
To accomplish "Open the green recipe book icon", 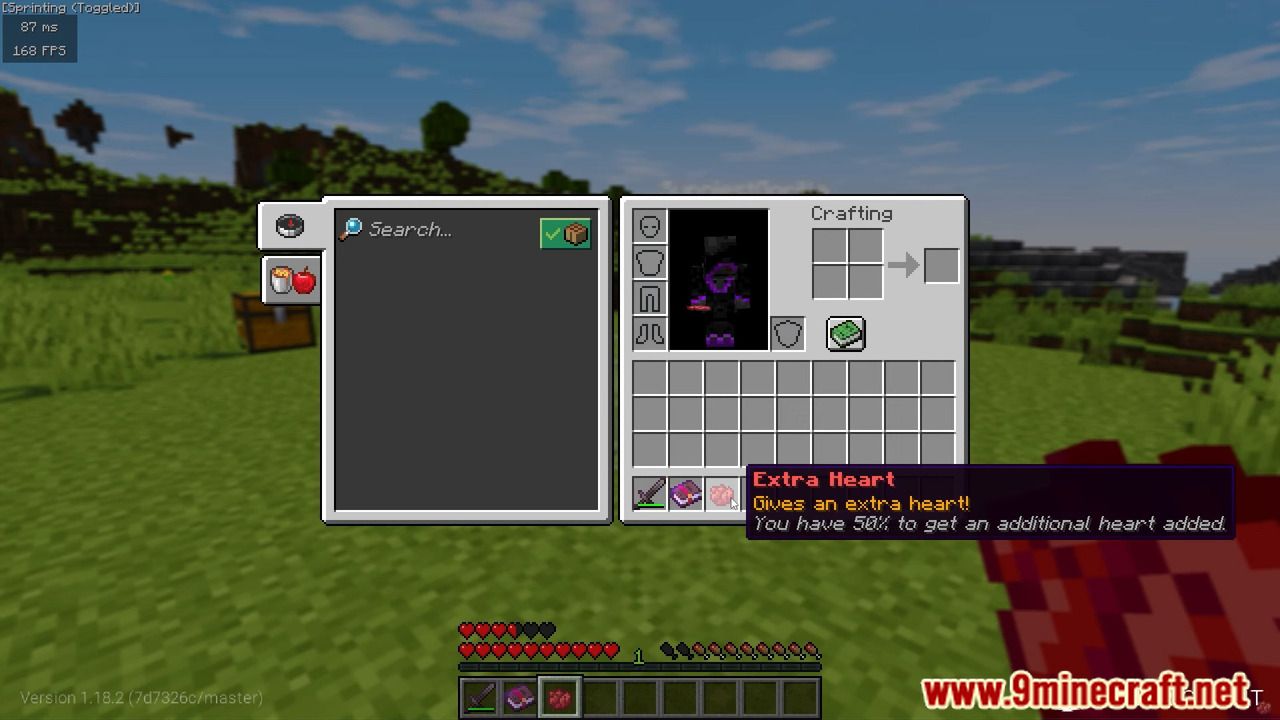I will (845, 333).
